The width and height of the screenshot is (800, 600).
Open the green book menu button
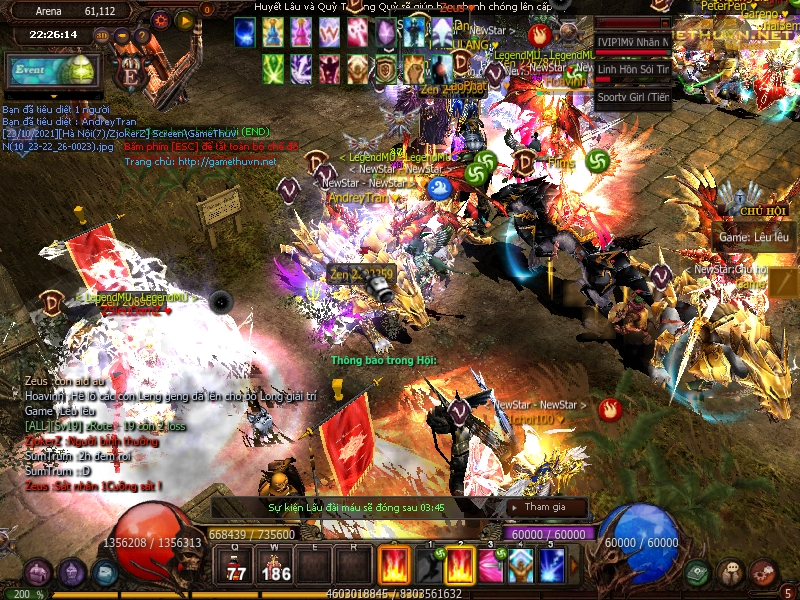698,572
